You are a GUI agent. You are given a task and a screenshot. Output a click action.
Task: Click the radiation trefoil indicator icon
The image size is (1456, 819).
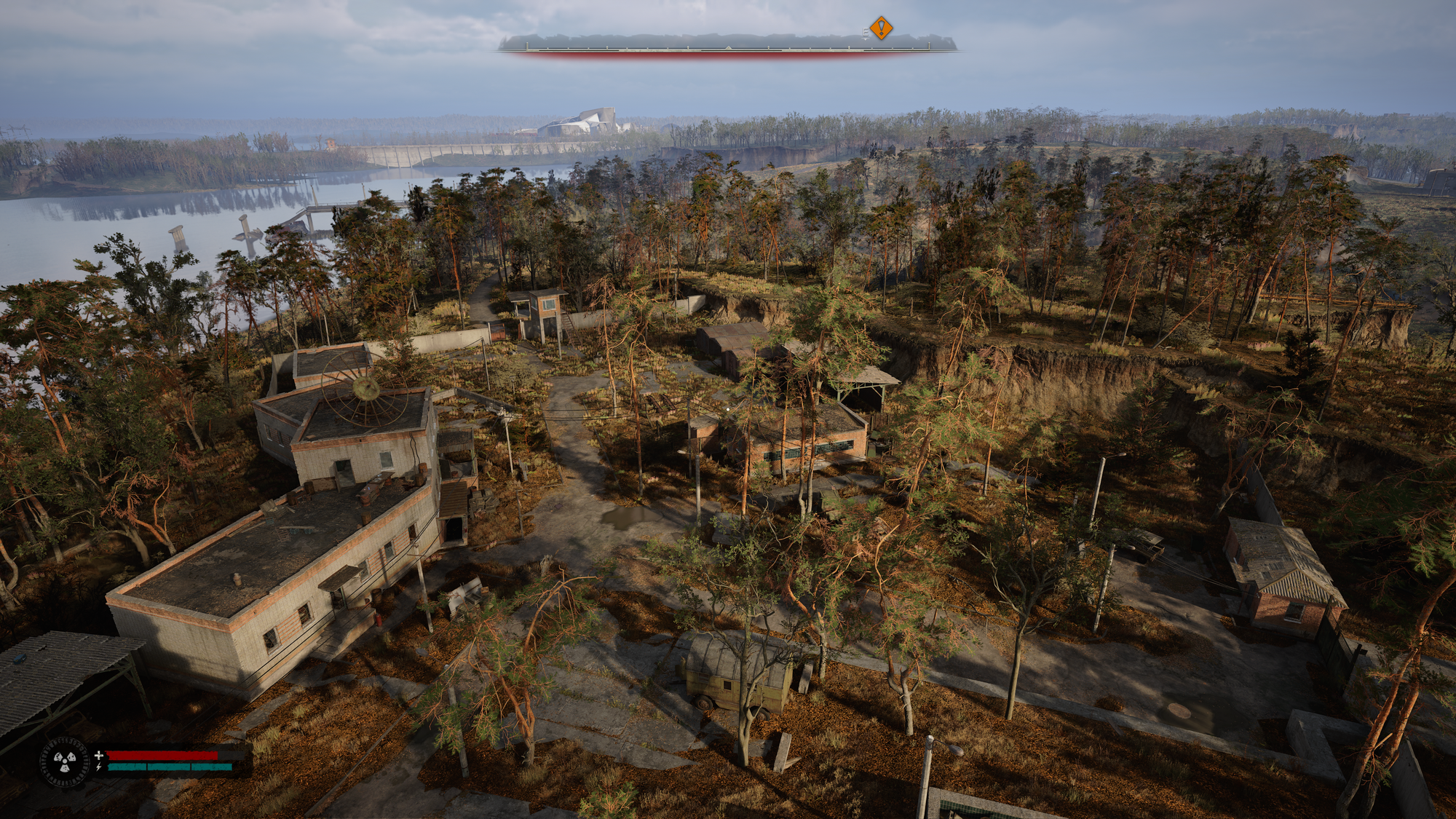[65, 762]
